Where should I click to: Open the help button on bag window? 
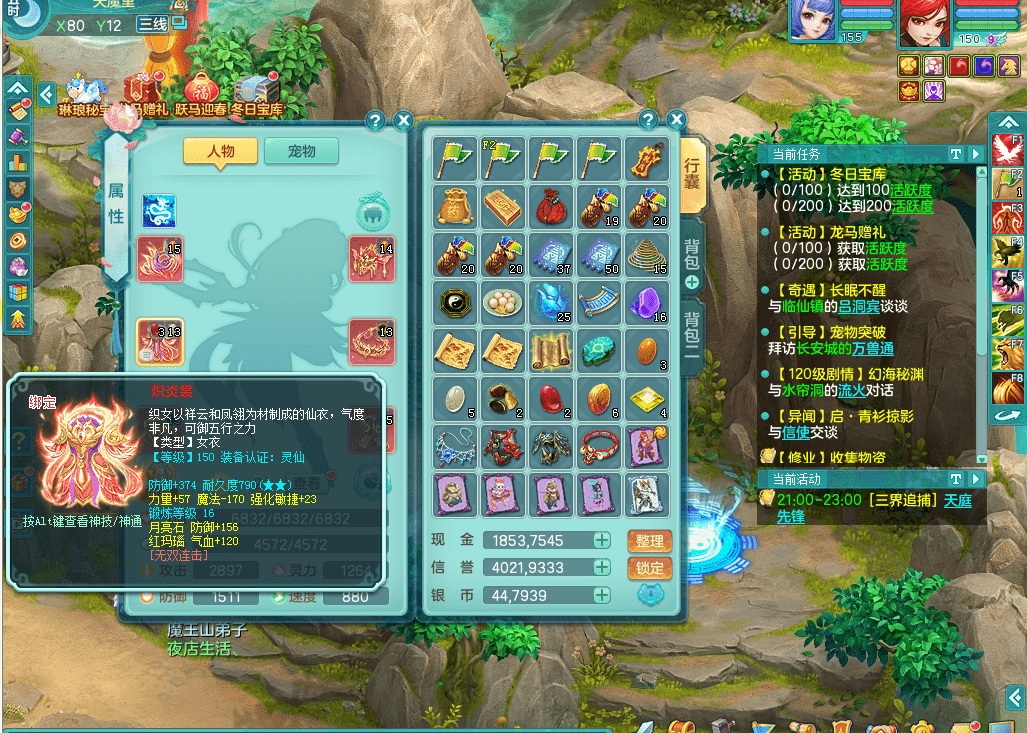coord(647,121)
